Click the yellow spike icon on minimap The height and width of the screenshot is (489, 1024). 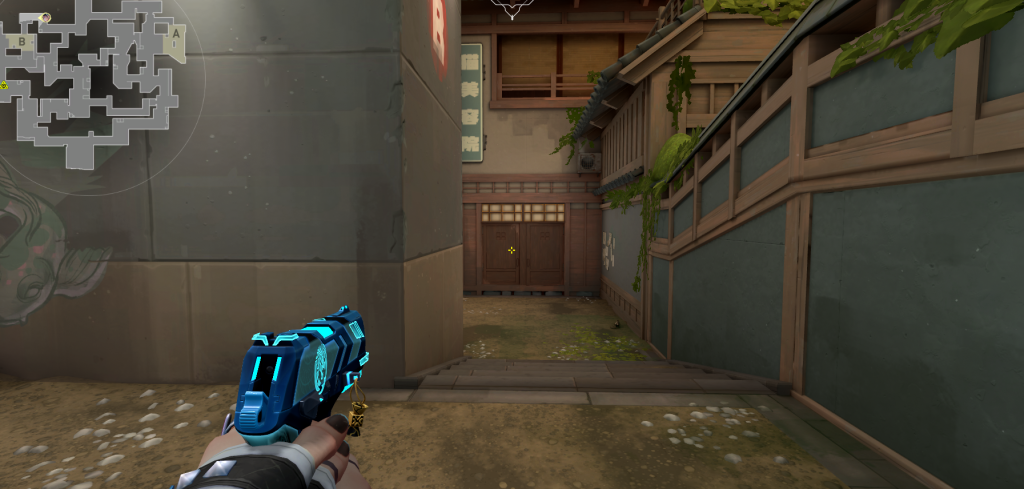click(4, 85)
